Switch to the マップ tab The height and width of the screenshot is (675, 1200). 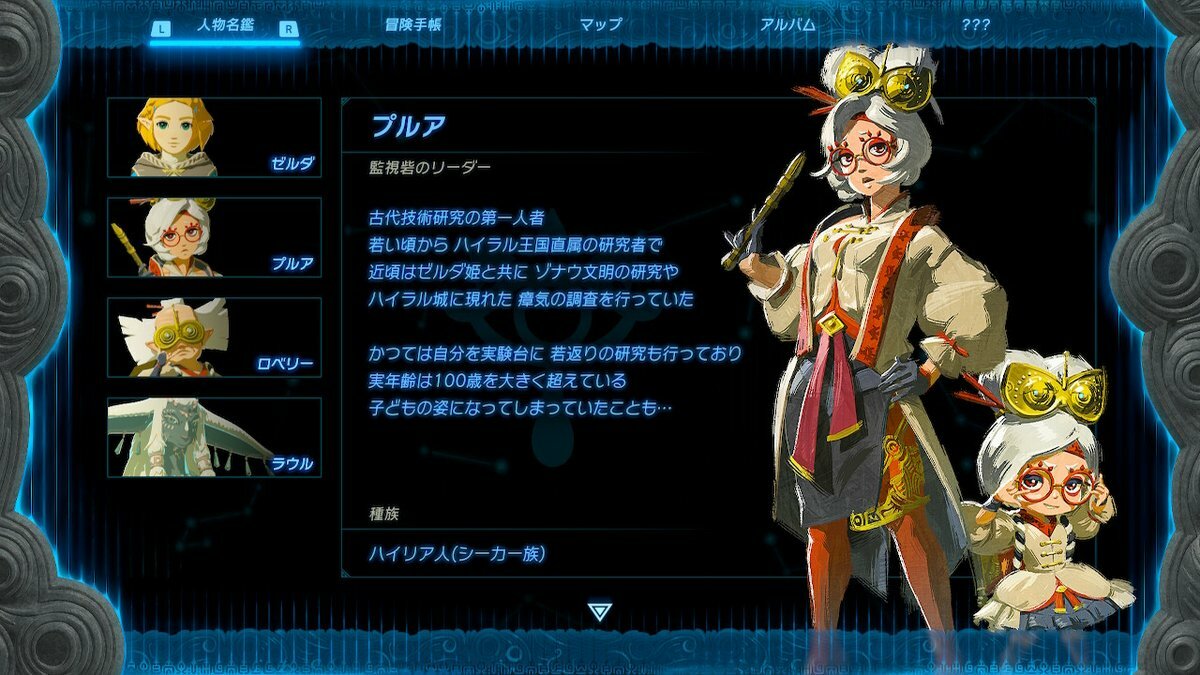(x=601, y=25)
